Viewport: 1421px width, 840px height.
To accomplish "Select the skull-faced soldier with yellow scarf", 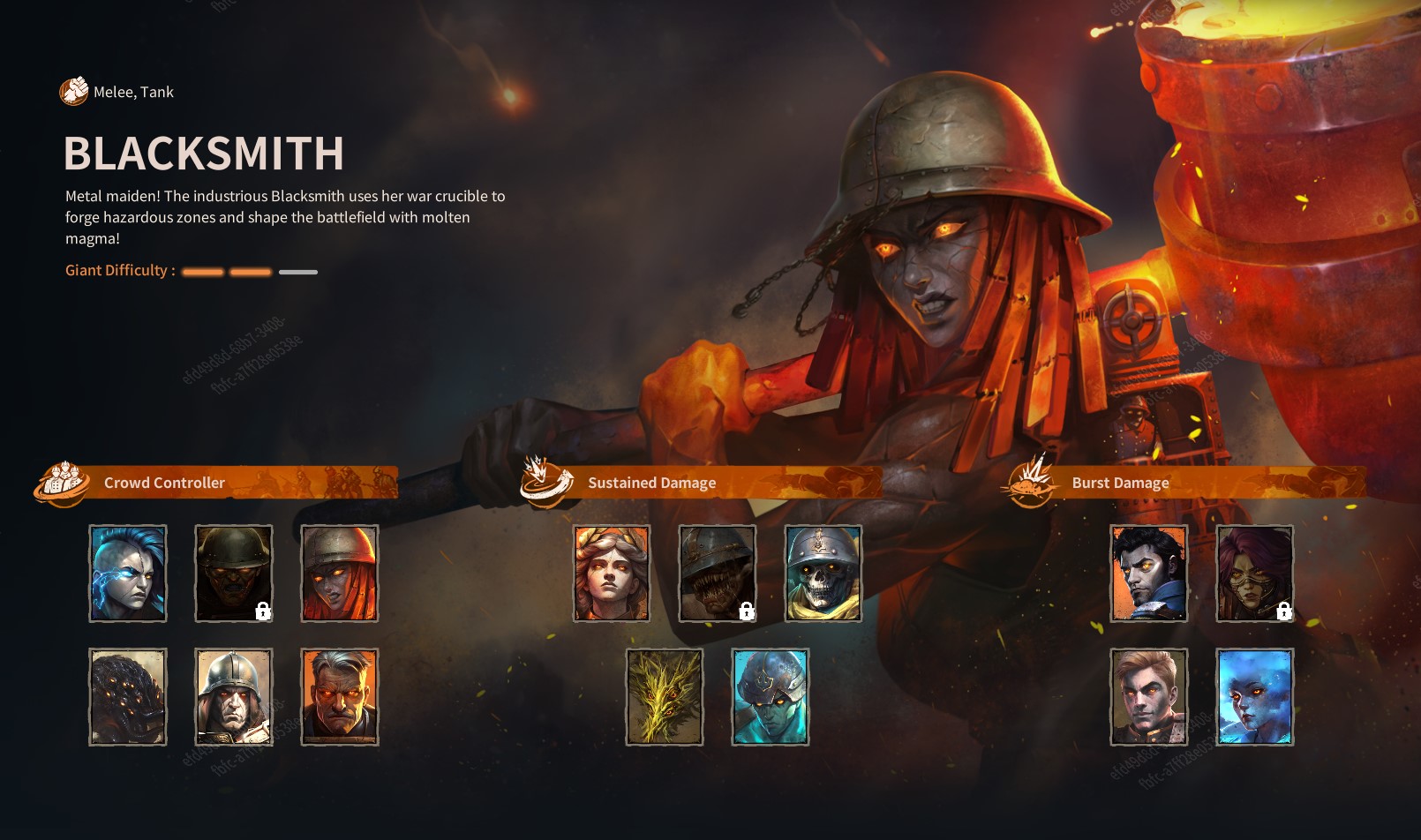I will coord(824,573).
